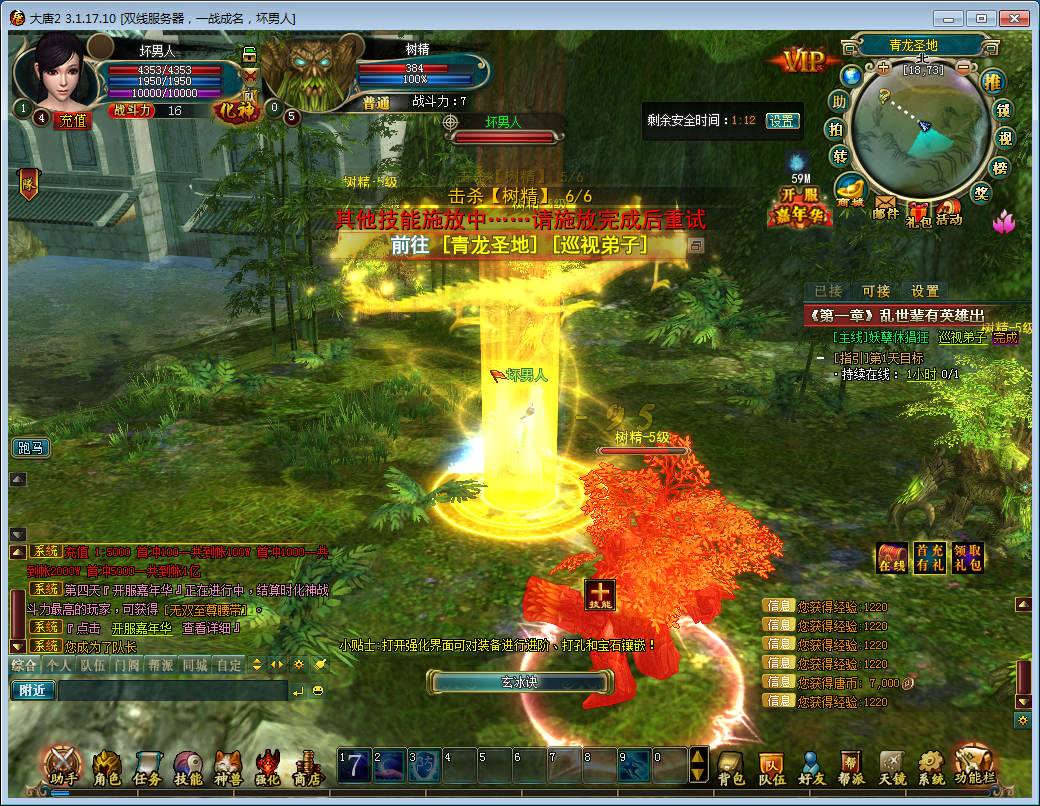The height and width of the screenshot is (806, 1040).
Task: Open the 技能 skills window
Action: (x=188, y=766)
